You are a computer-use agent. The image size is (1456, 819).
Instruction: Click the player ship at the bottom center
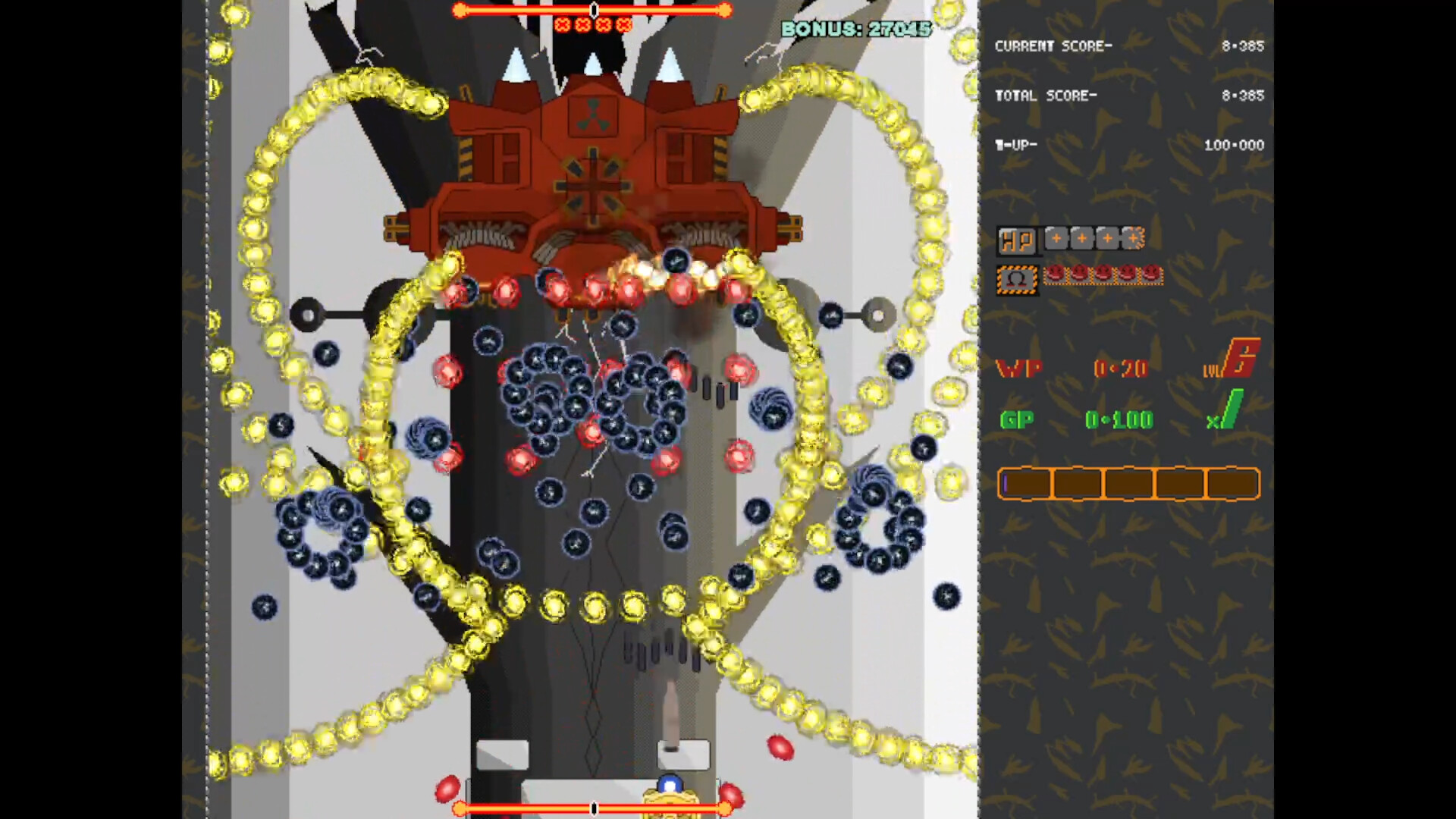click(670, 794)
